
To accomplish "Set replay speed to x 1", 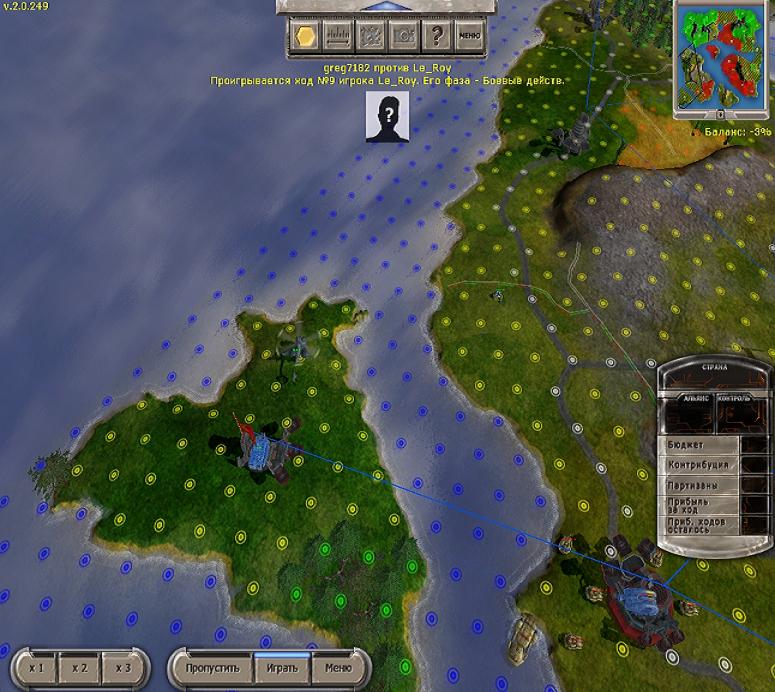I will click(x=37, y=668).
